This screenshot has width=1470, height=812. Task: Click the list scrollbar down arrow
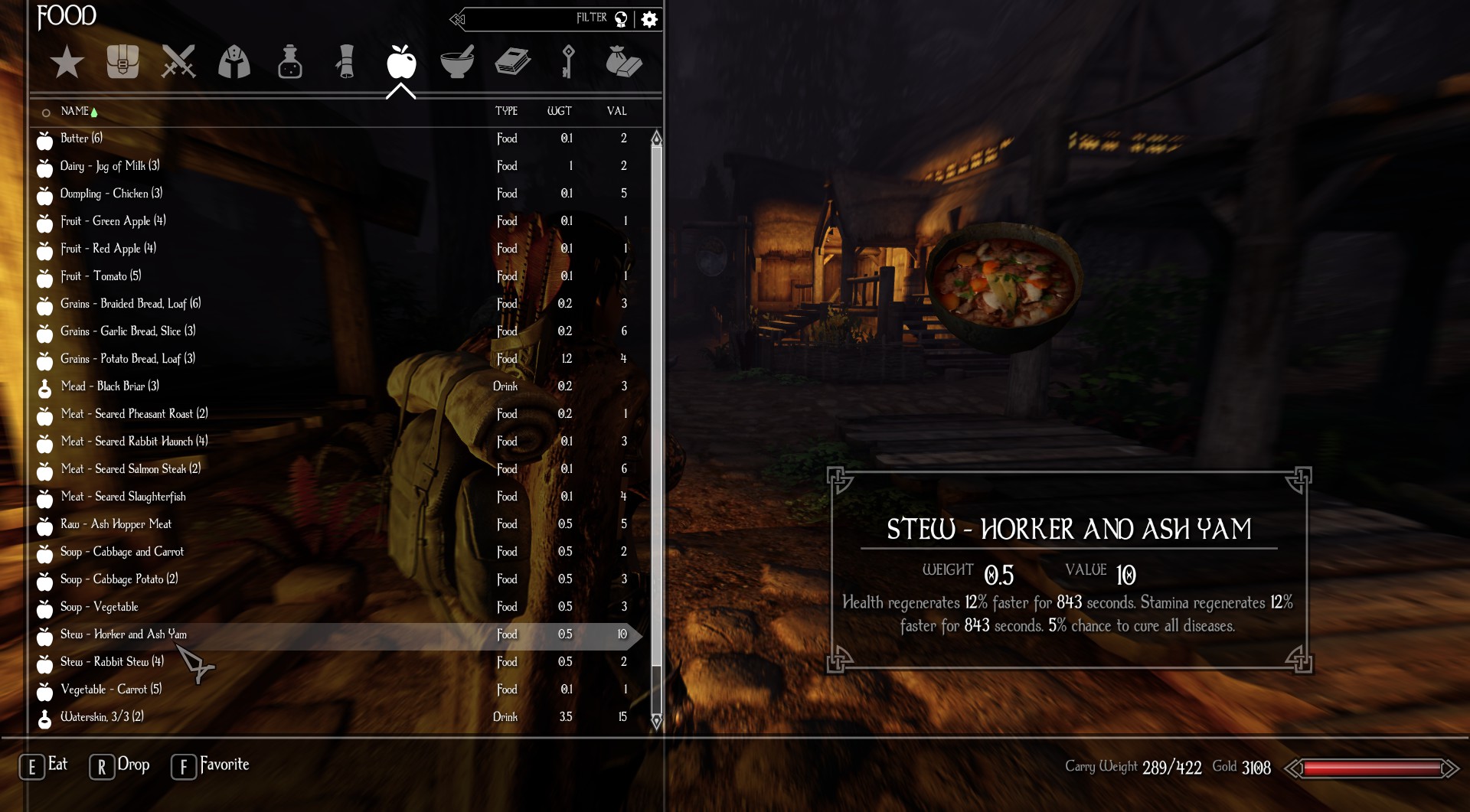[x=656, y=722]
